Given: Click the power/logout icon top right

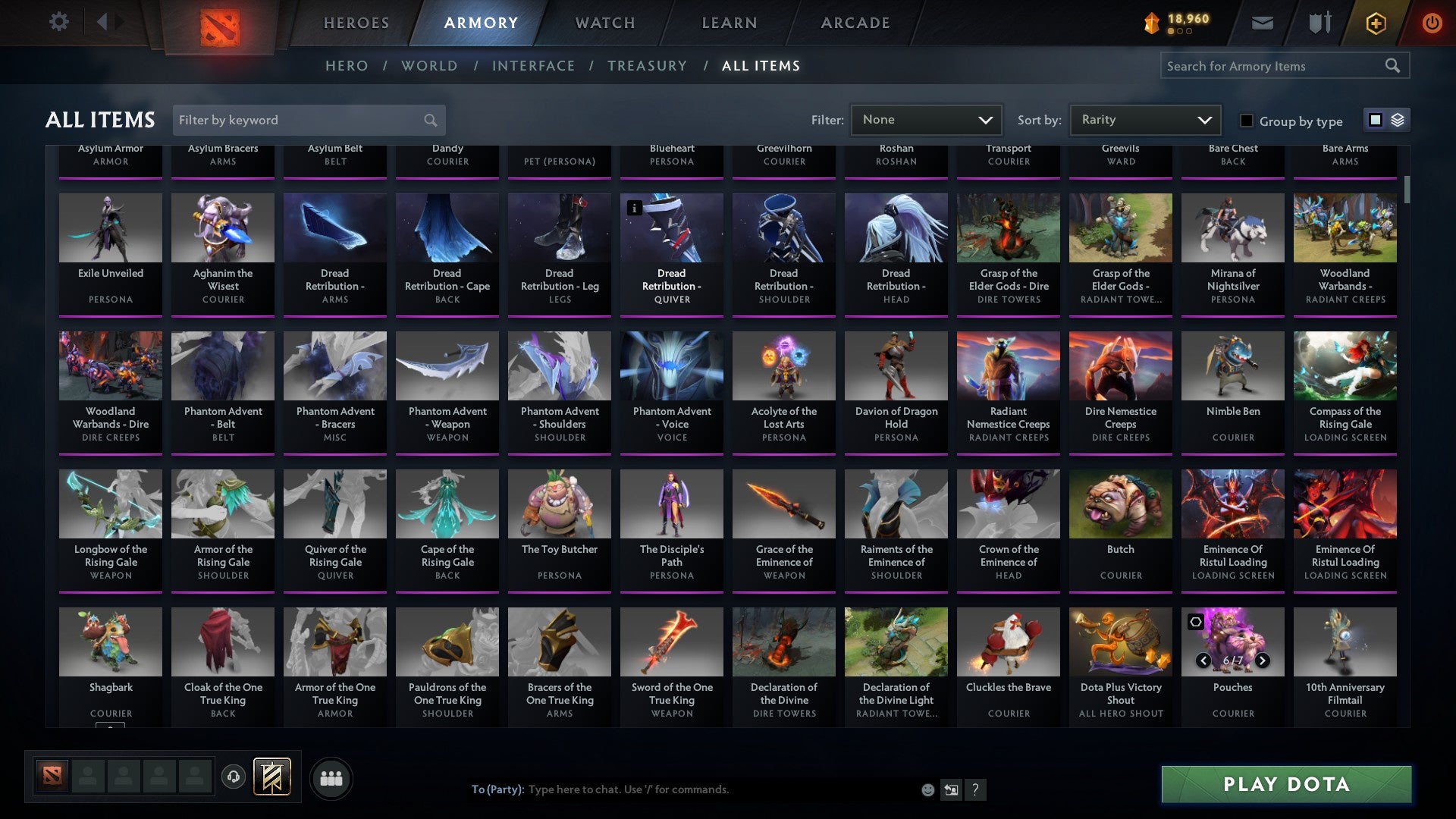Looking at the screenshot, I should click(x=1432, y=23).
